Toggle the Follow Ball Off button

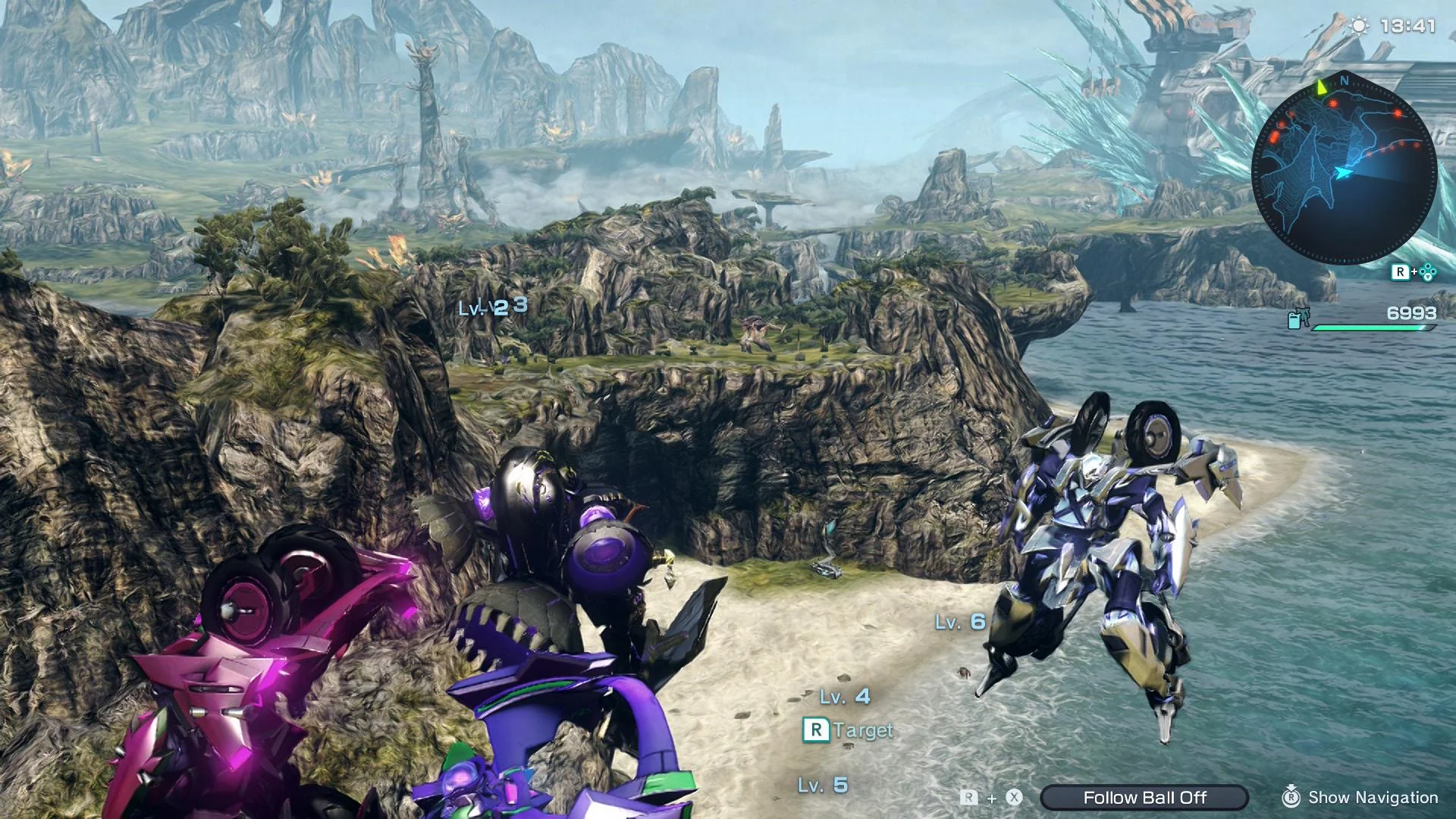pos(1144,797)
